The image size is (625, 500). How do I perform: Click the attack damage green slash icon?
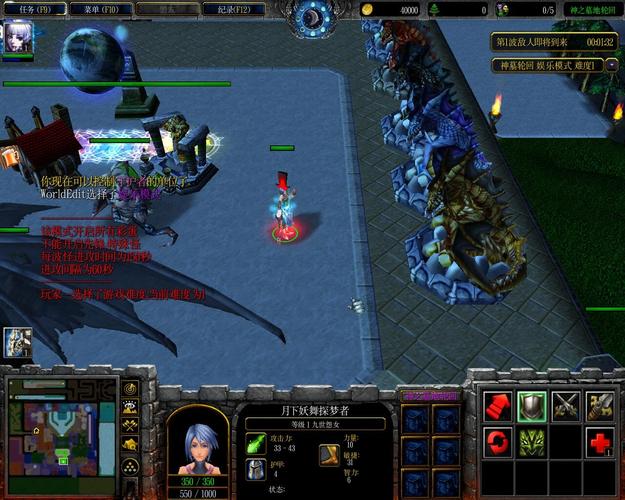256,443
